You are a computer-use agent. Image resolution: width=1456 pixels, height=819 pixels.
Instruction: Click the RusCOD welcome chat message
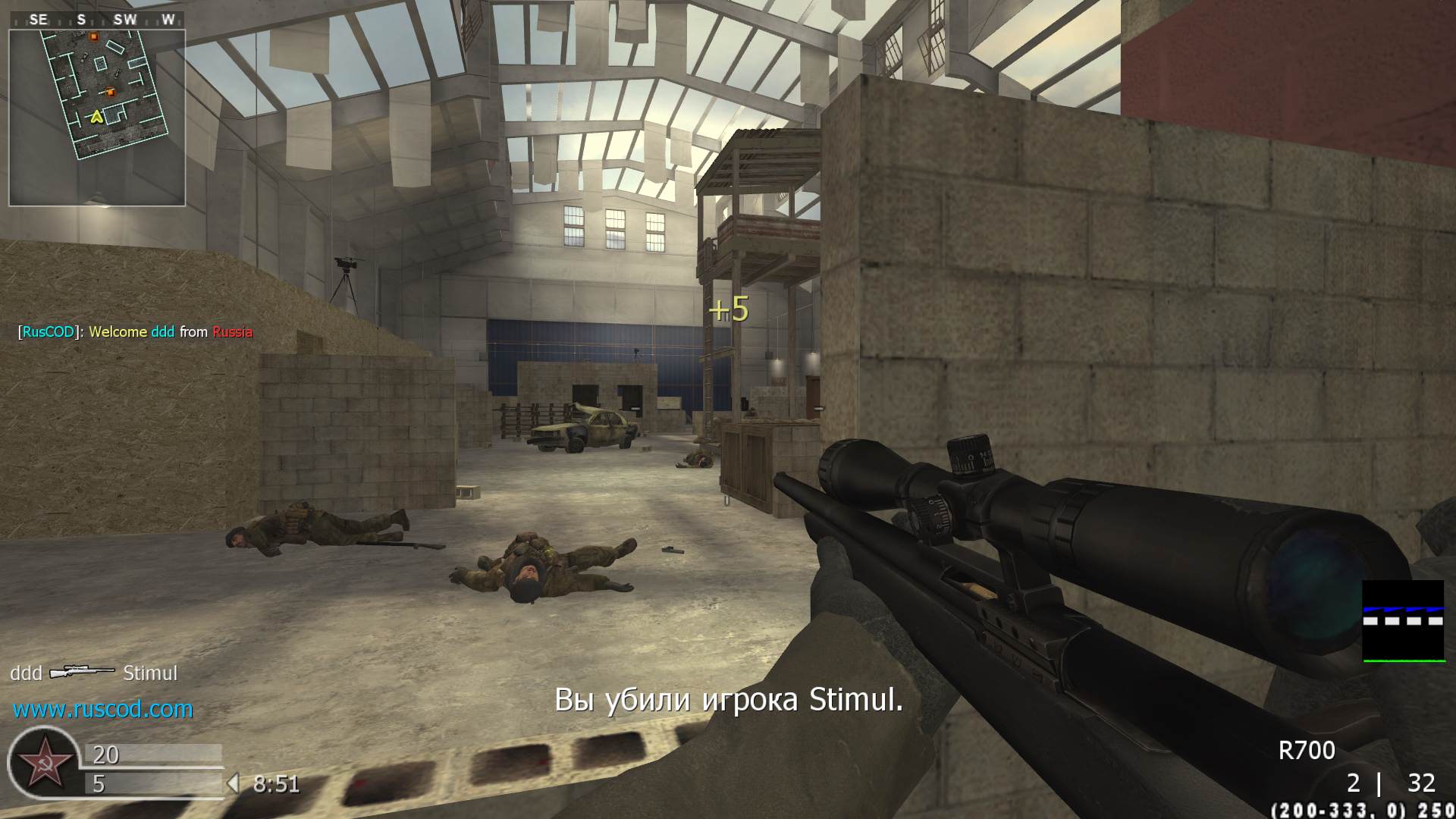coord(136,331)
